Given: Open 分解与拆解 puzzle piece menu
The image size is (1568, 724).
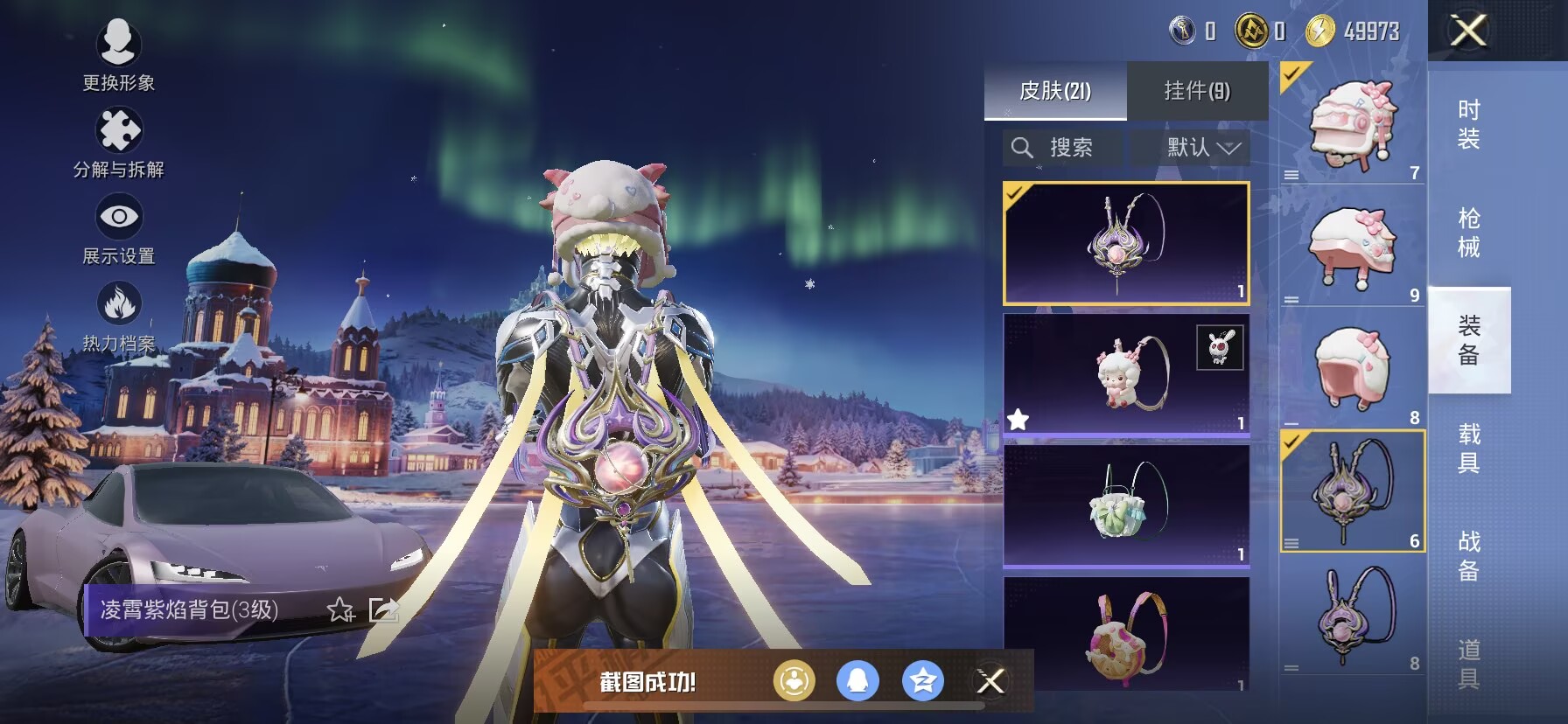Looking at the screenshot, I should pos(118,141).
